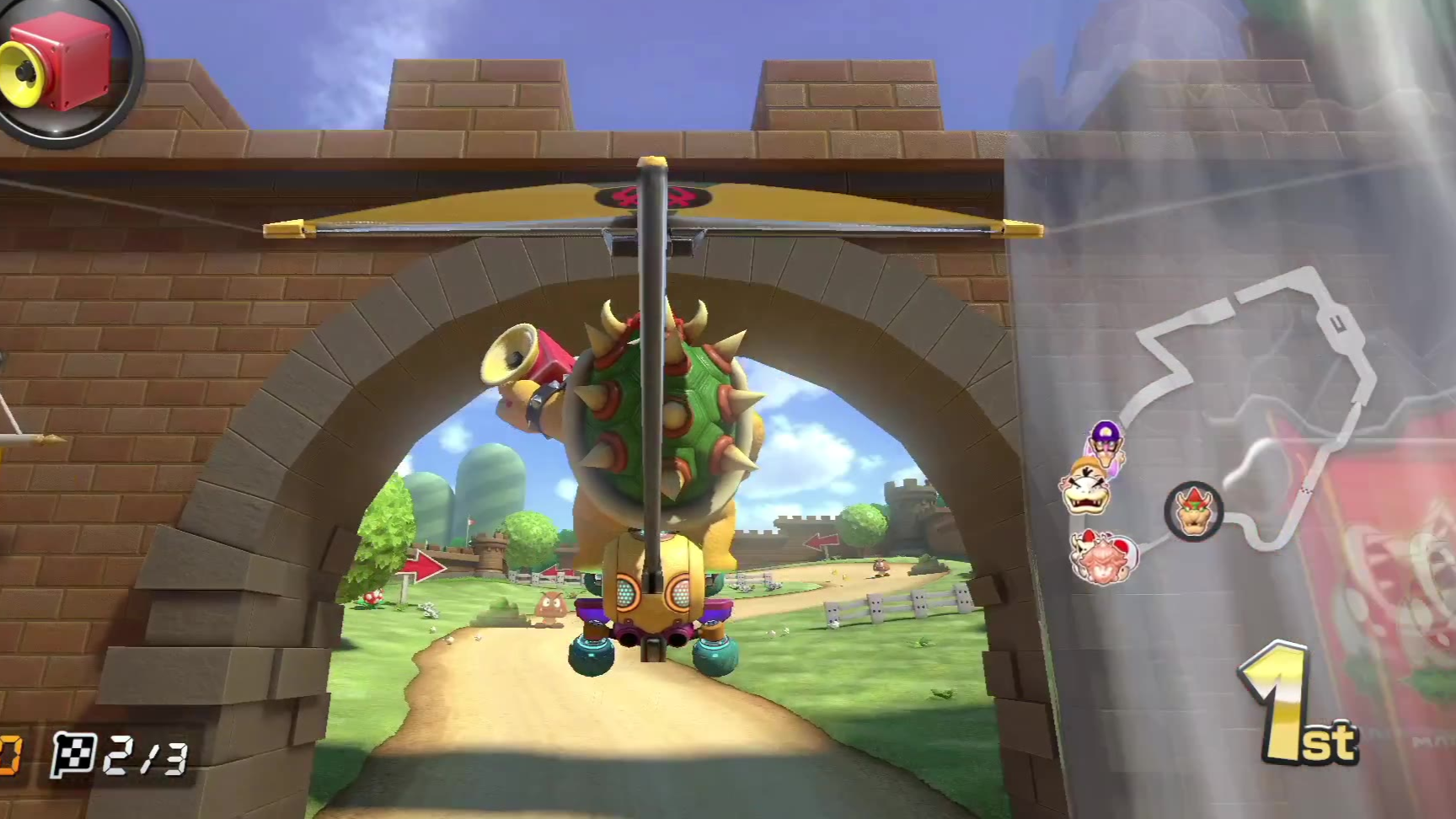
Task: Pick Morton's racer icon on the minimap
Action: 1085,489
